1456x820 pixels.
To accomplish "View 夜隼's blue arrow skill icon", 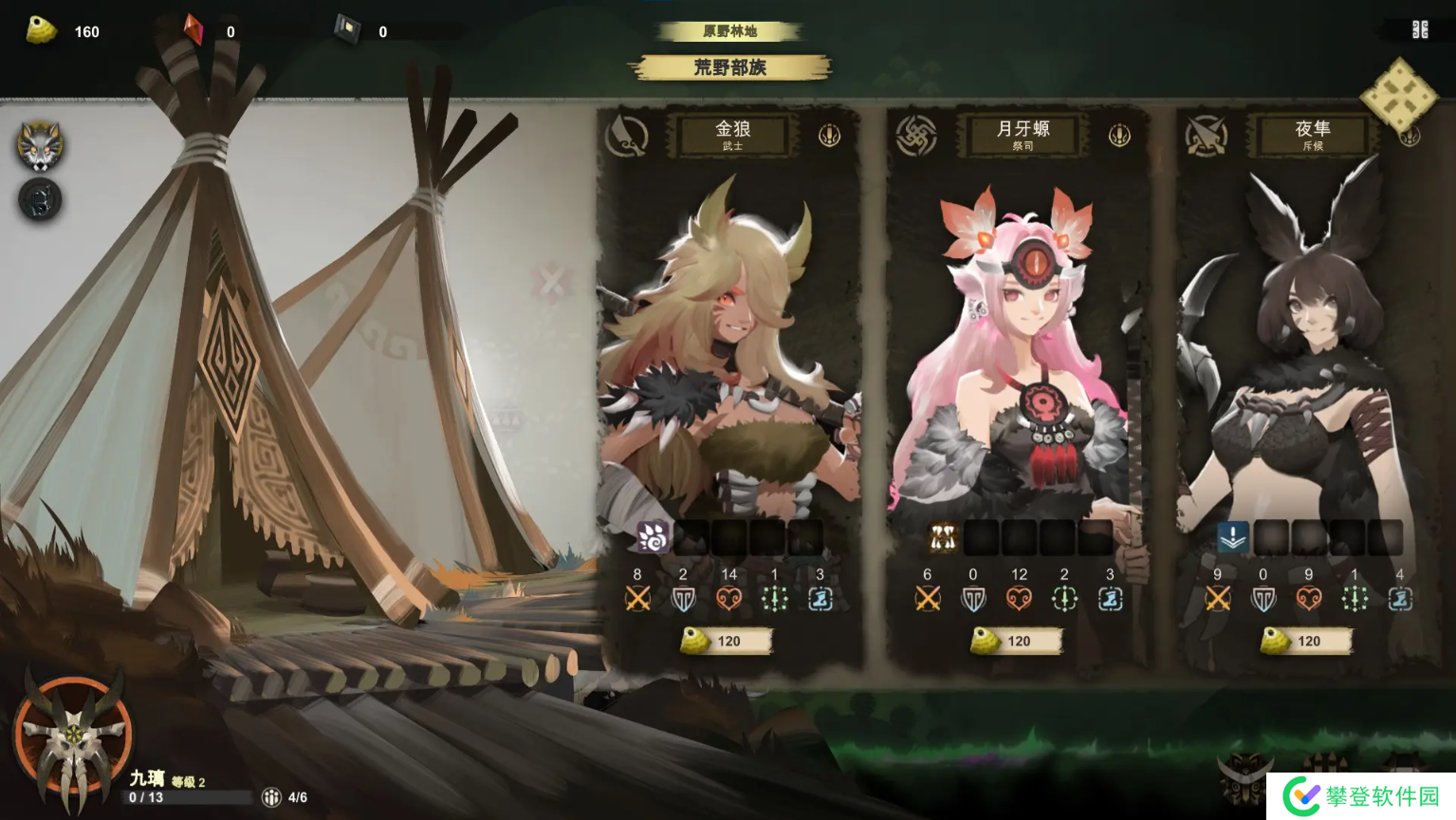I will [x=1233, y=537].
